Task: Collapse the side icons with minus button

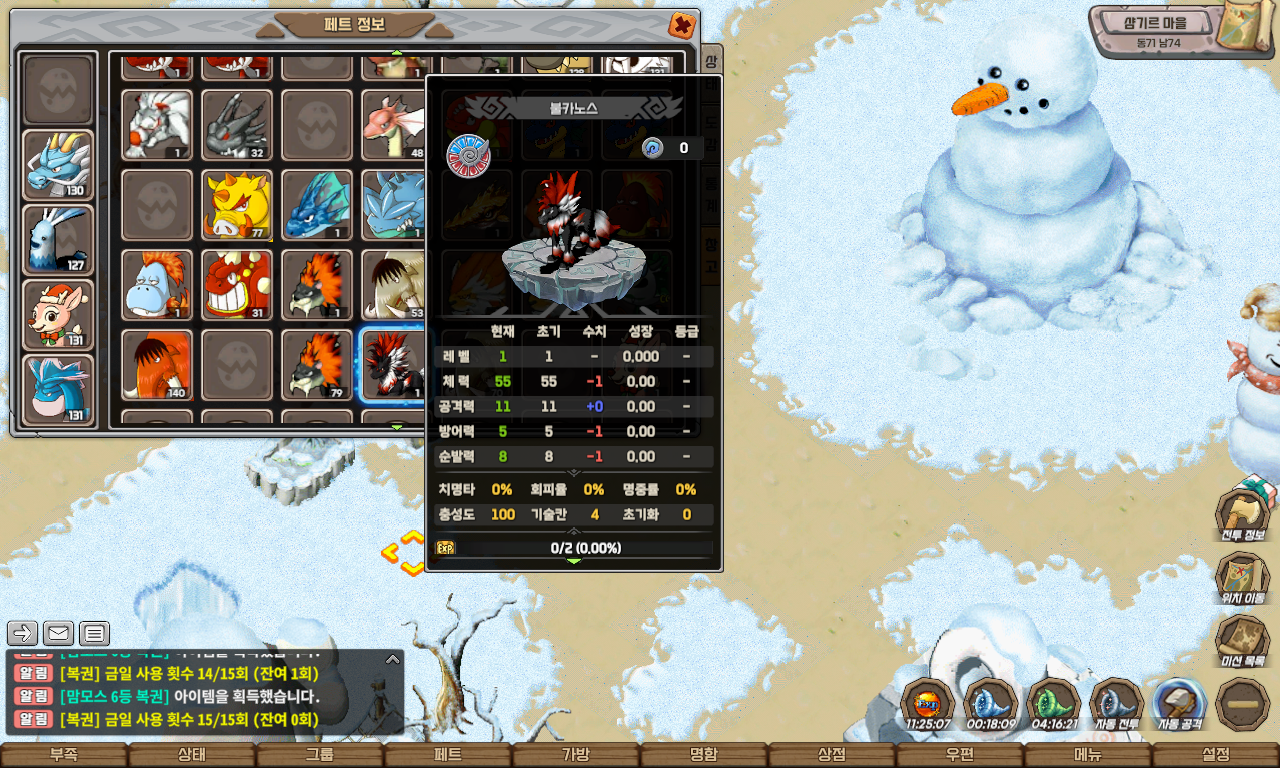Action: click(x=1242, y=705)
